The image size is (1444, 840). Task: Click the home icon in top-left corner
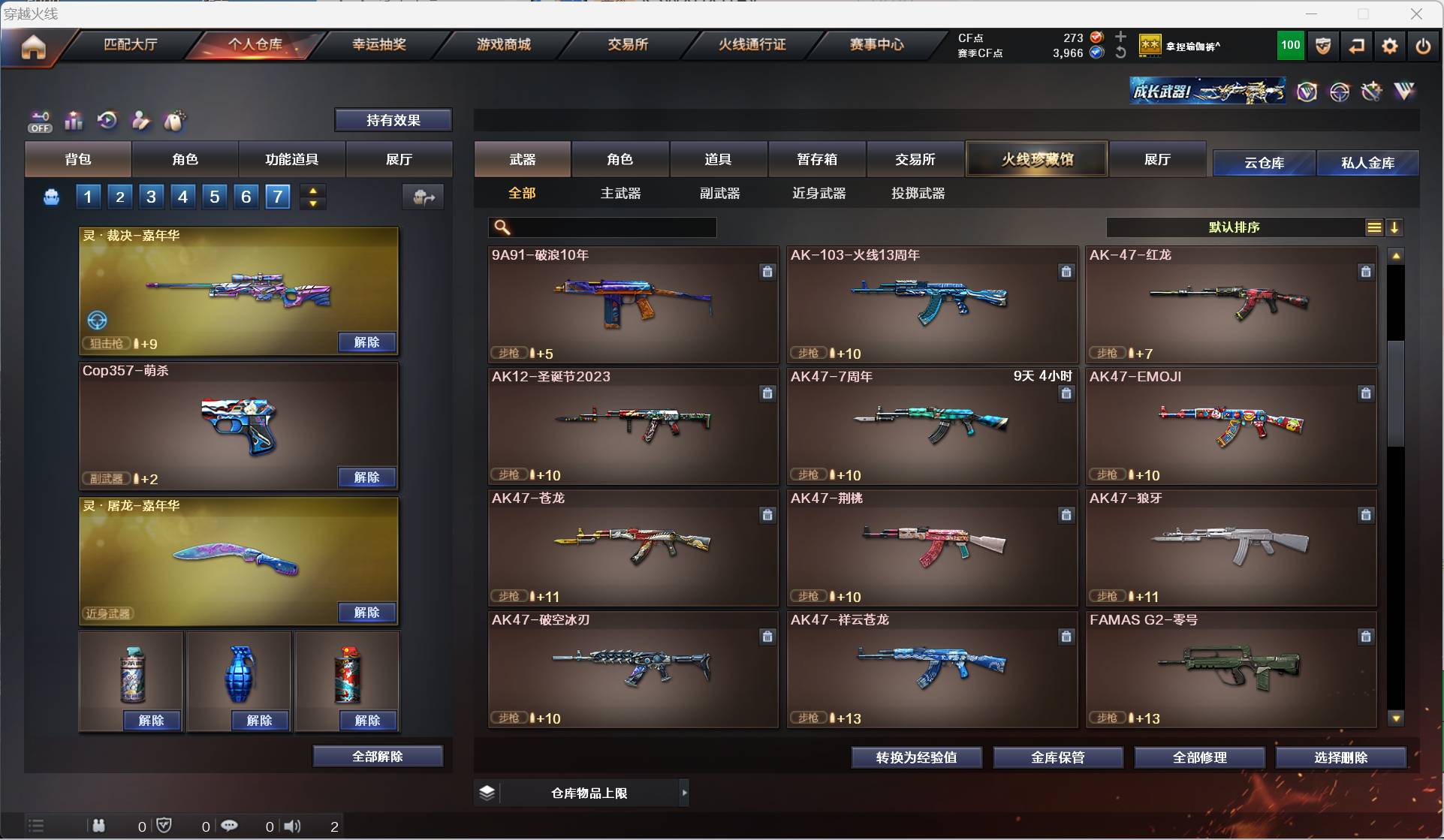tap(33, 47)
